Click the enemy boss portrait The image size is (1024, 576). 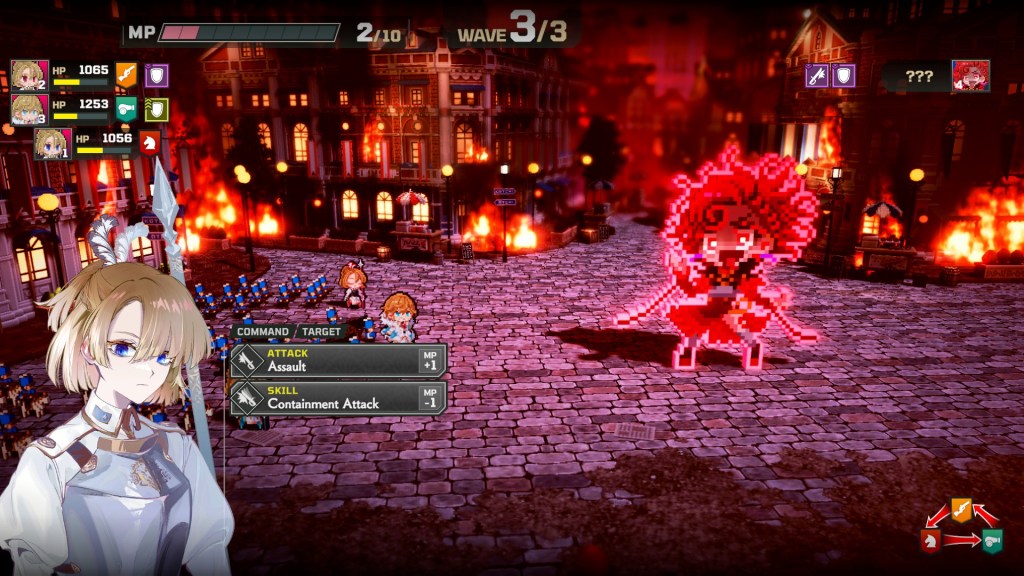(970, 76)
